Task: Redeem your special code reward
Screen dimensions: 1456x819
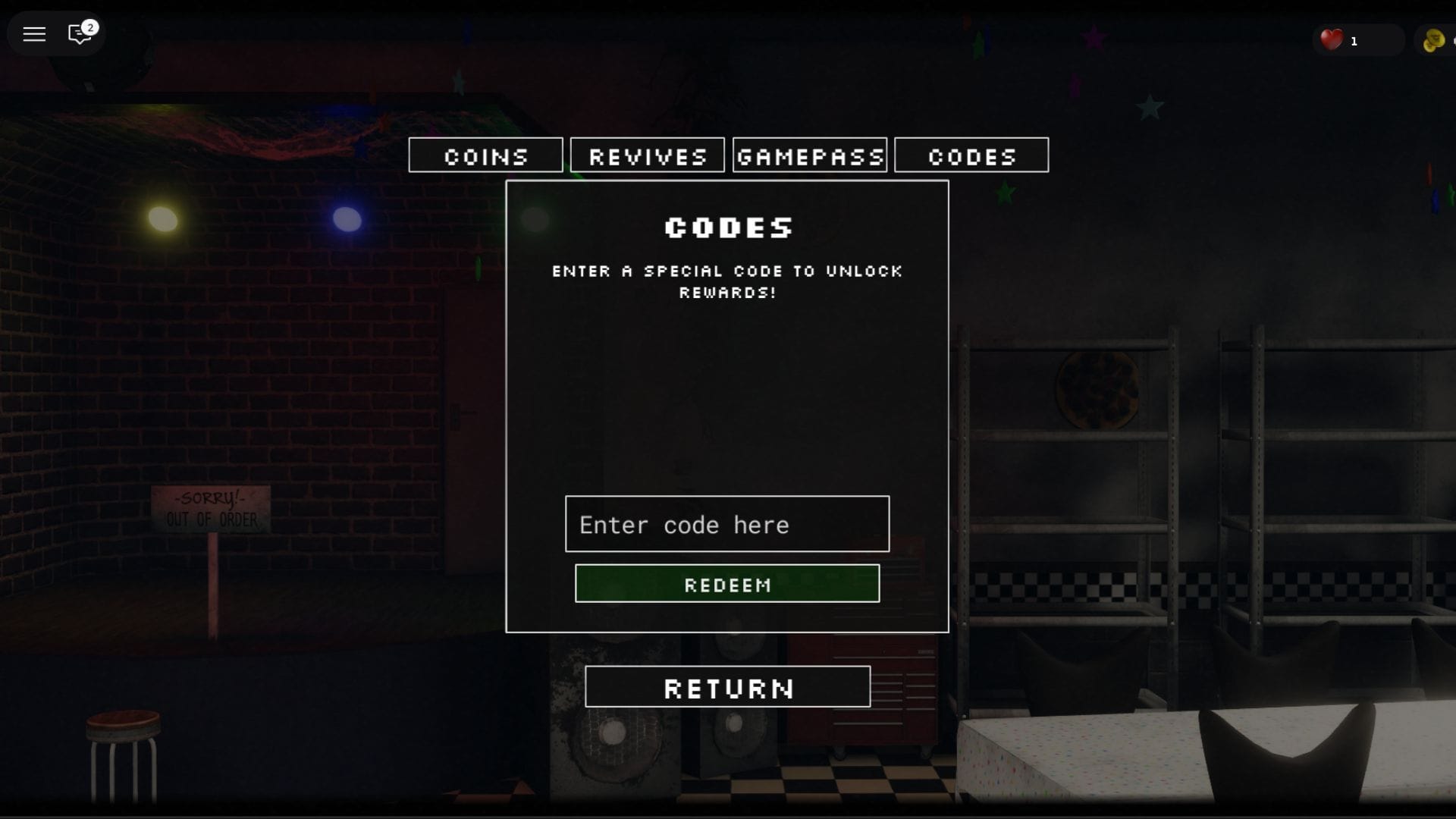Action: click(x=726, y=583)
